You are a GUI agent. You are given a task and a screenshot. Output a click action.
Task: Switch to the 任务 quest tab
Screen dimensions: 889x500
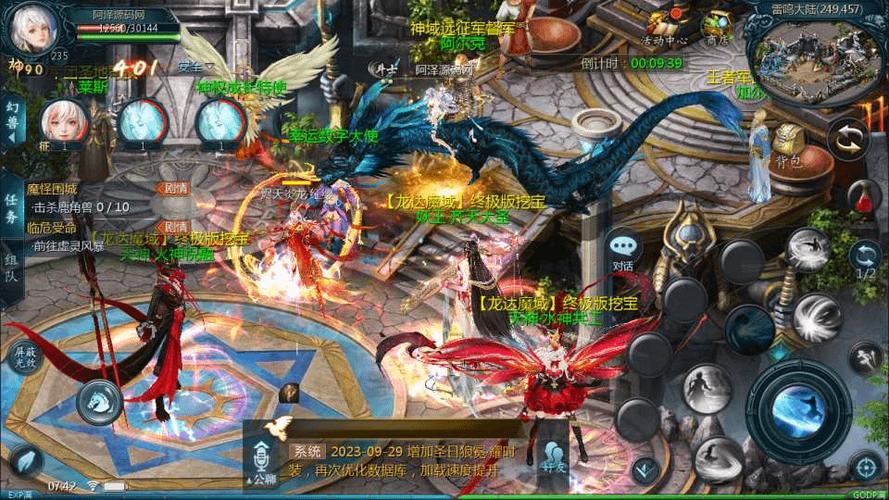(12, 204)
